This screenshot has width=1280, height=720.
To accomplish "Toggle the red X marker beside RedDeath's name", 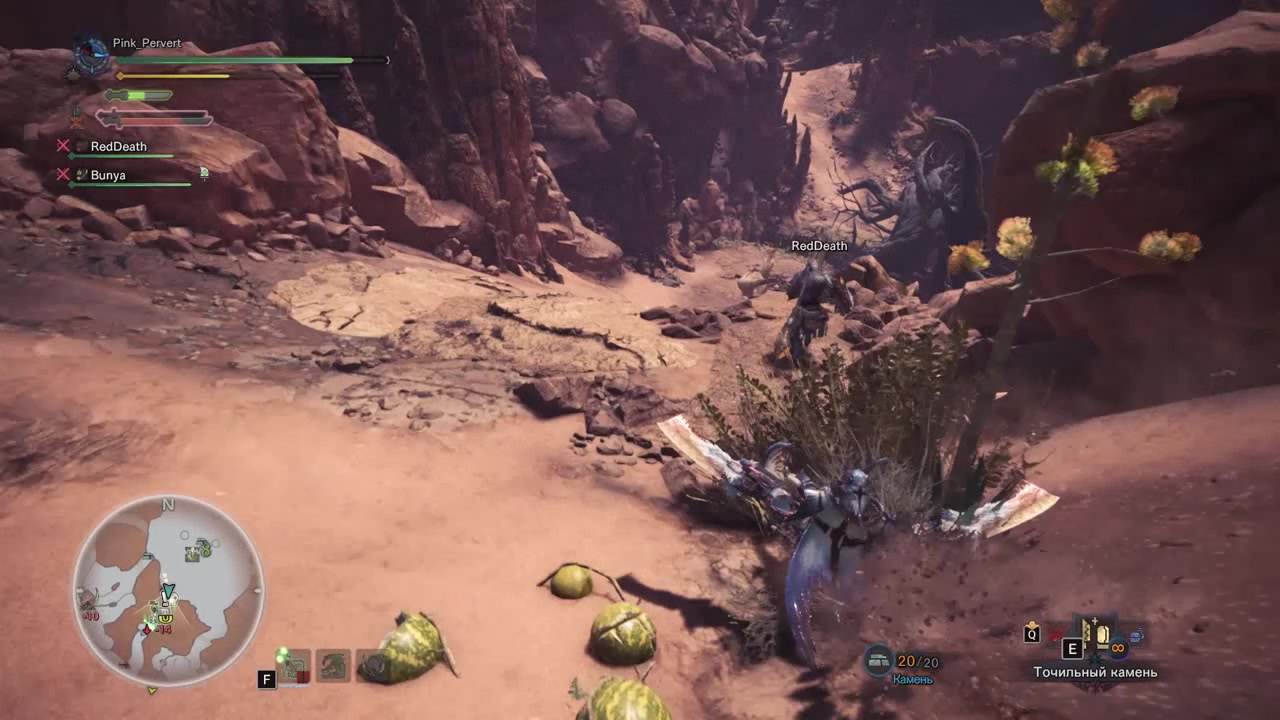I will [x=63, y=146].
